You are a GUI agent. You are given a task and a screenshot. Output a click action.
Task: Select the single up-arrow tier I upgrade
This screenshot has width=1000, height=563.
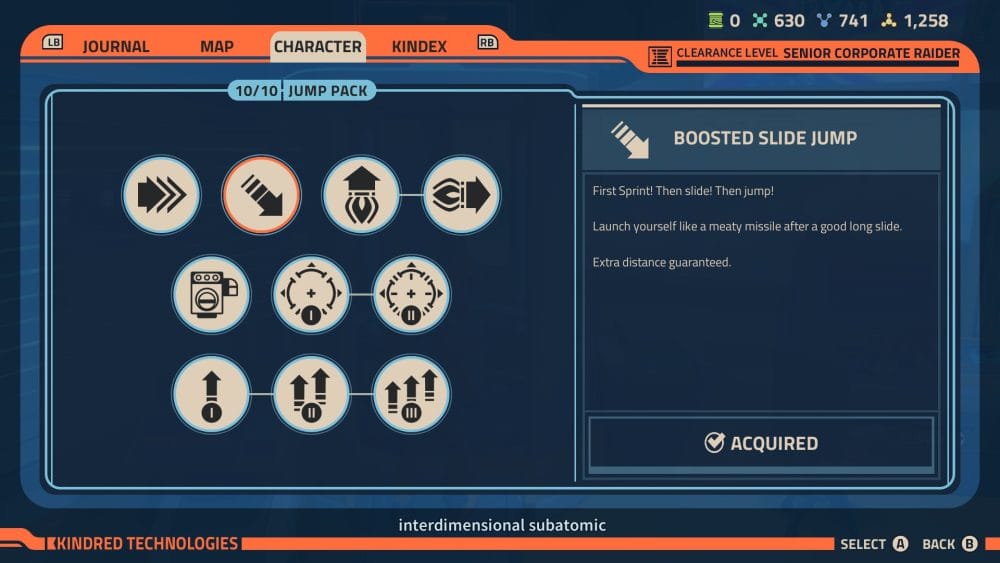point(211,394)
